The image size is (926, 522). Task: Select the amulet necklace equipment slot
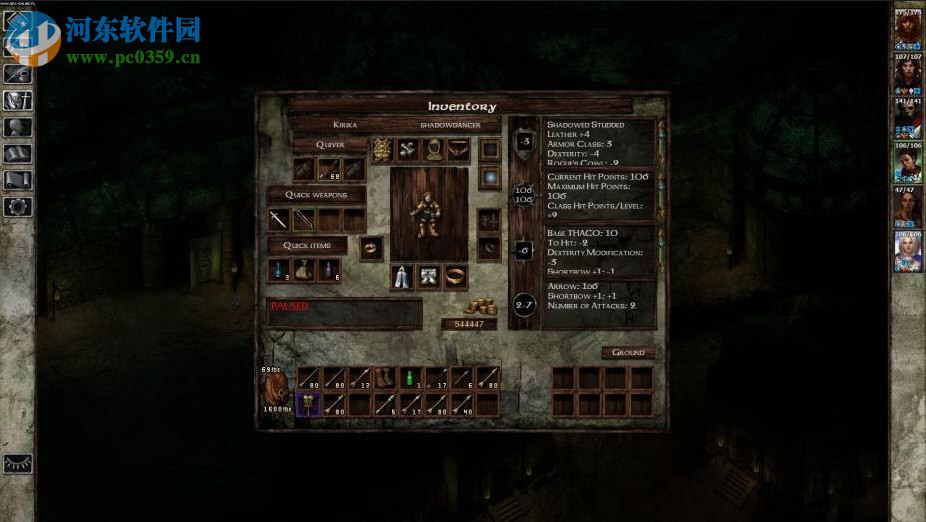point(460,150)
